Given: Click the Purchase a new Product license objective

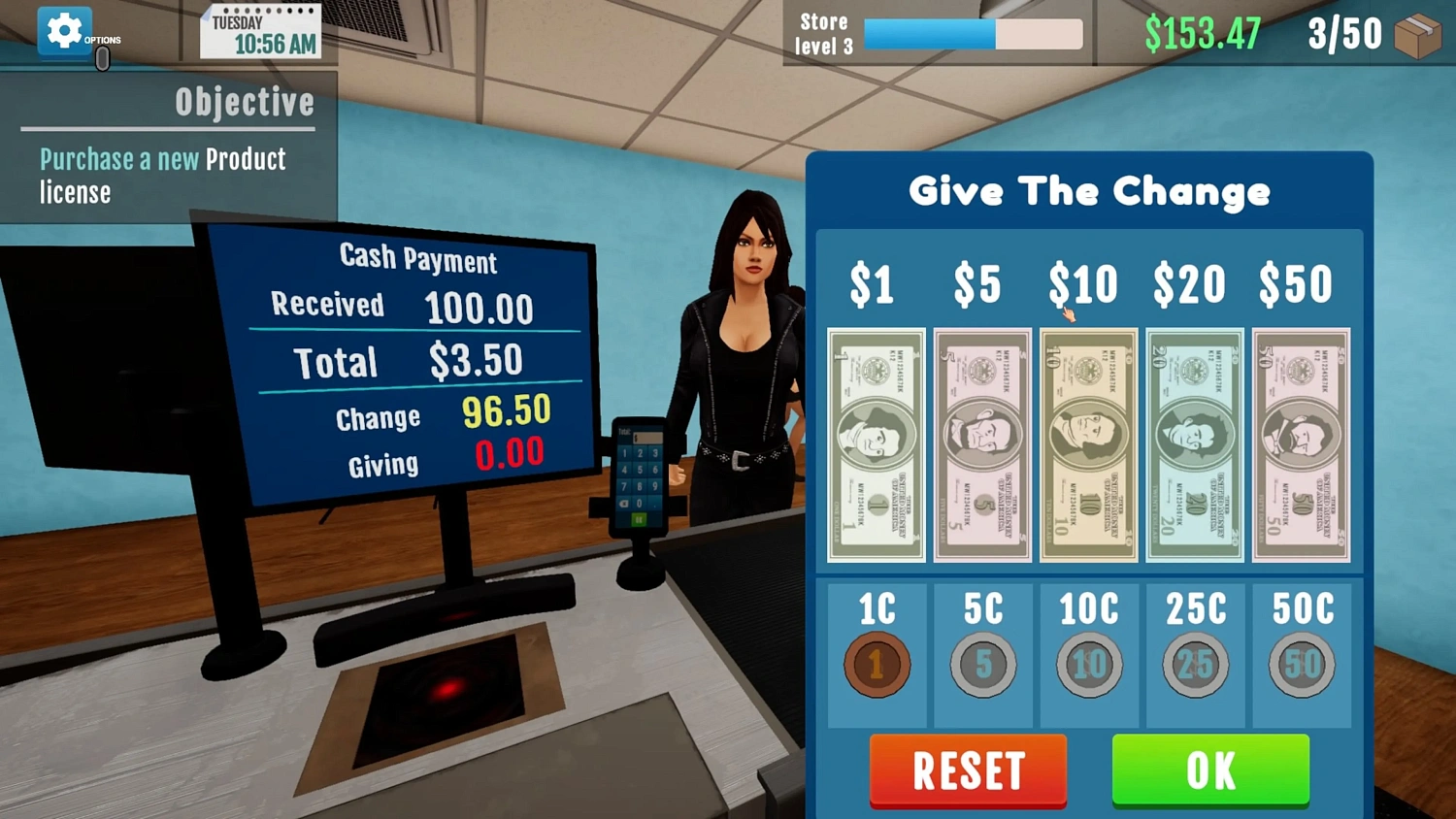Looking at the screenshot, I should tap(162, 176).
